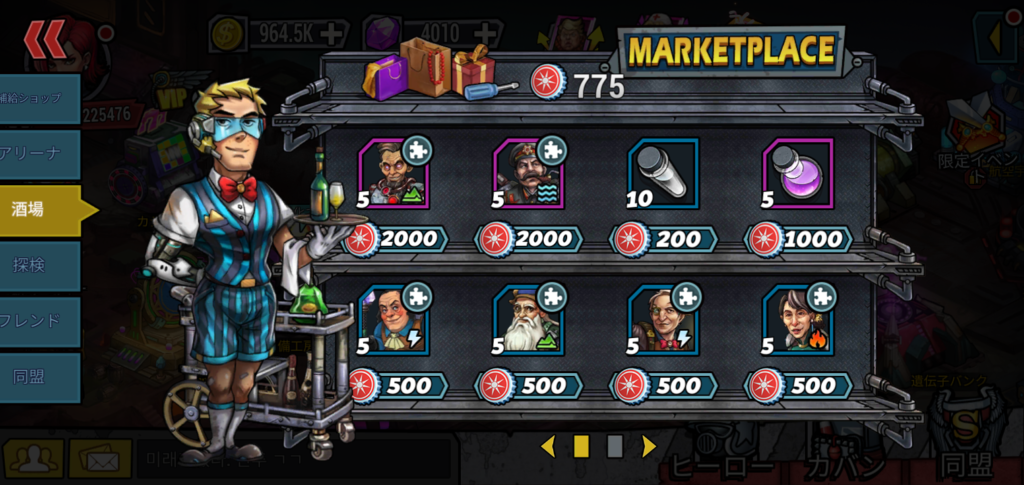The image size is (1024, 485).
Task: Open the 補給ショップ tab
Action: (x=39, y=98)
